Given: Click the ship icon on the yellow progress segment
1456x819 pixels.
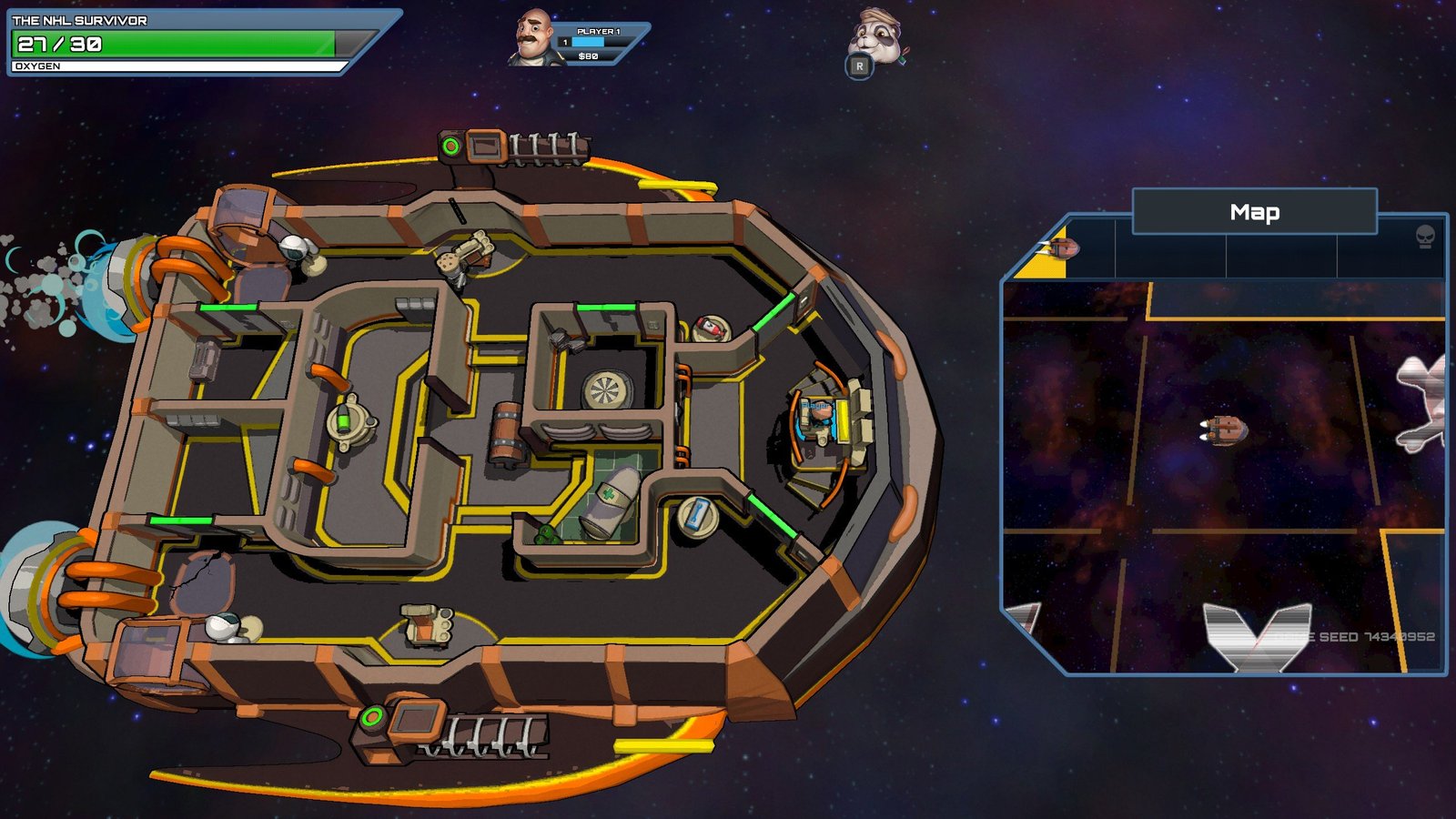Looking at the screenshot, I should (1060, 248).
